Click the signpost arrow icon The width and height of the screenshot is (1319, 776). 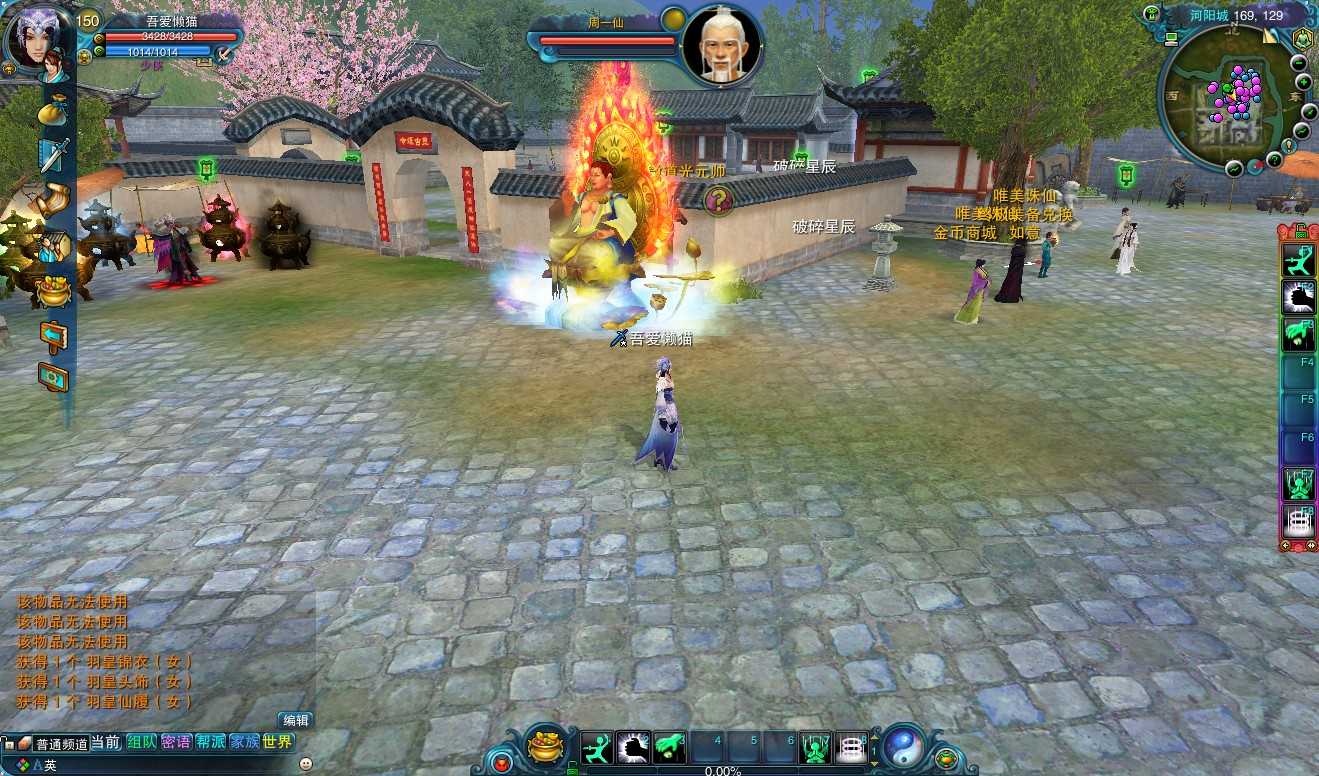pos(53,335)
